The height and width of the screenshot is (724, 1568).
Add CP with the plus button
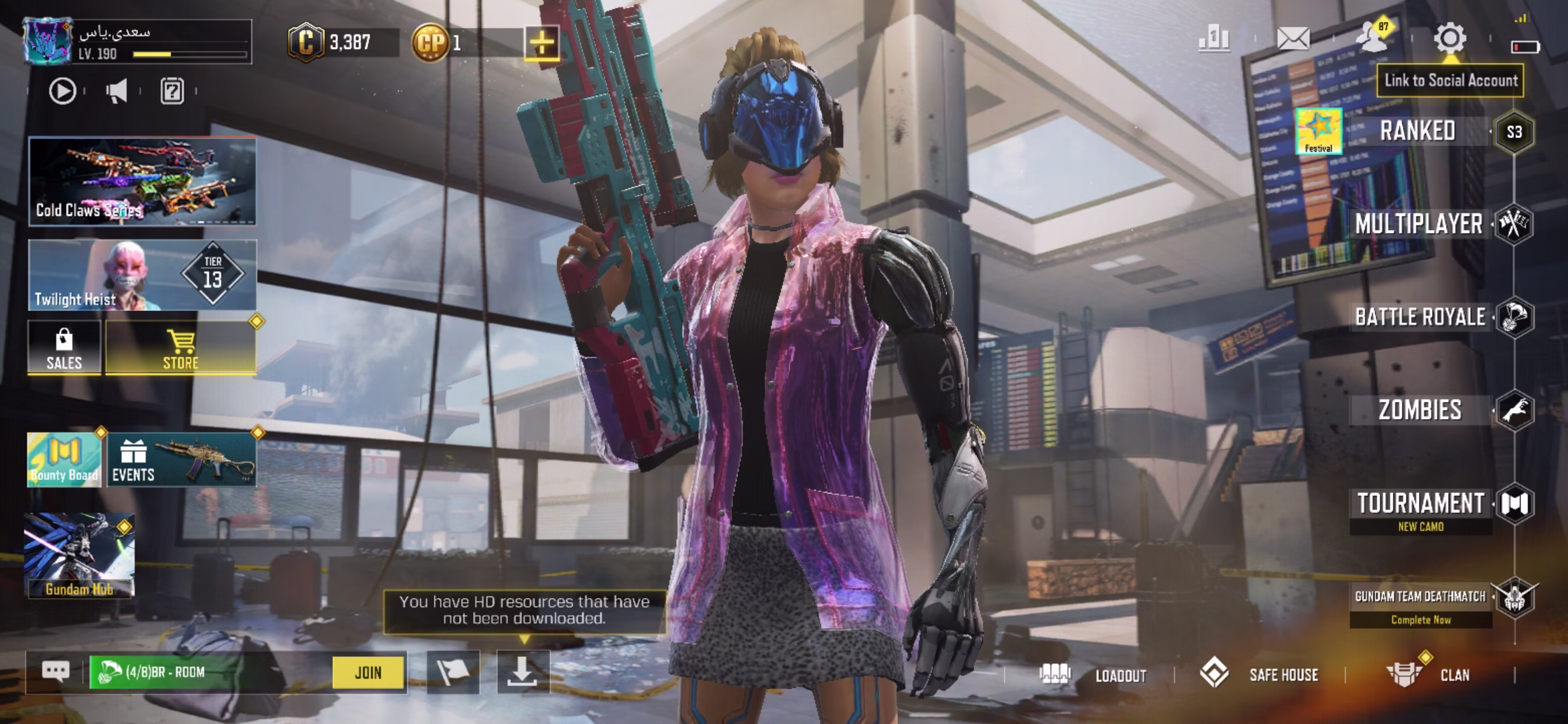point(541,44)
